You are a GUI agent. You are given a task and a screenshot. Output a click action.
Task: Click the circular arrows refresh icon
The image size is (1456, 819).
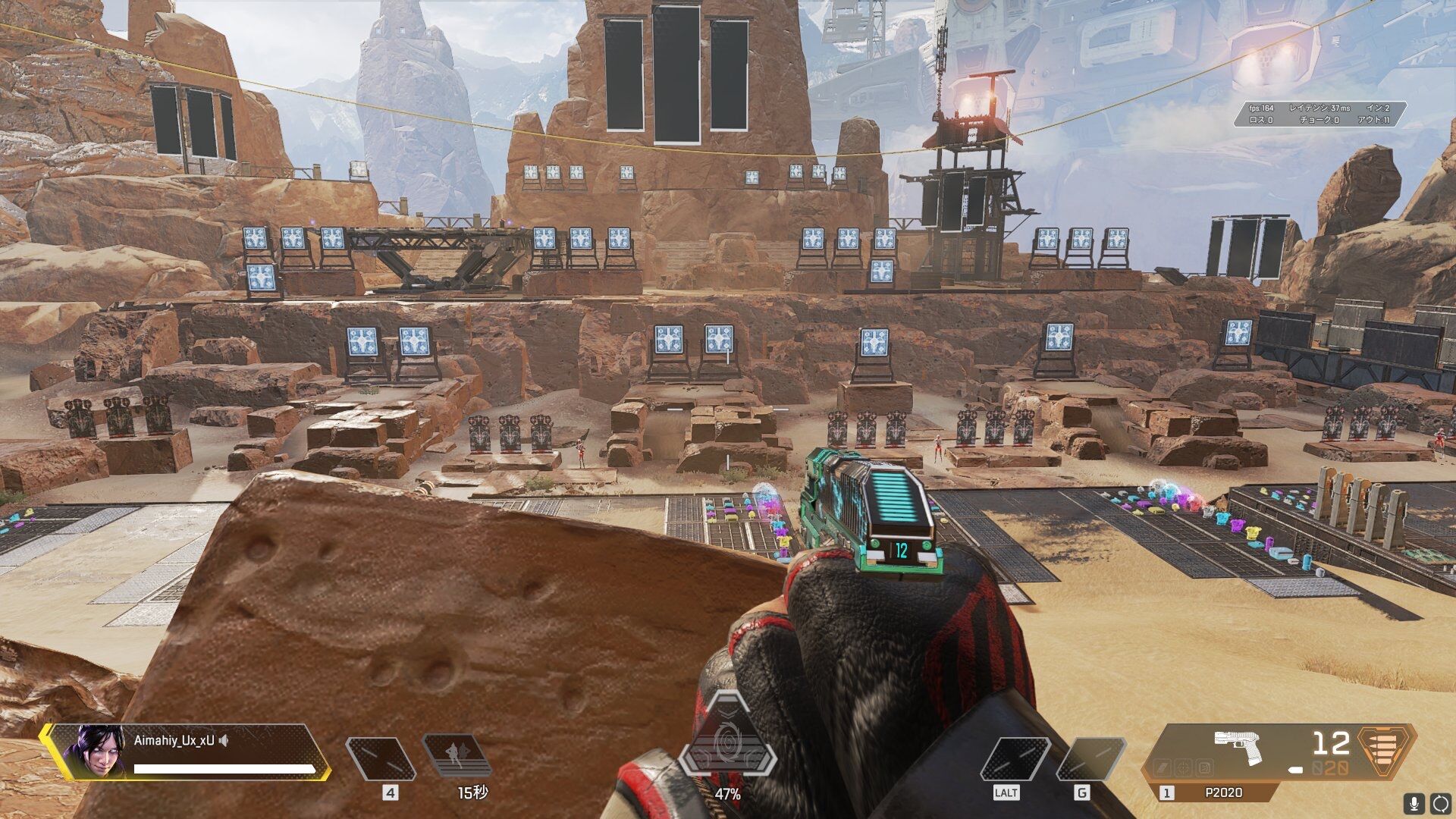point(1440,802)
